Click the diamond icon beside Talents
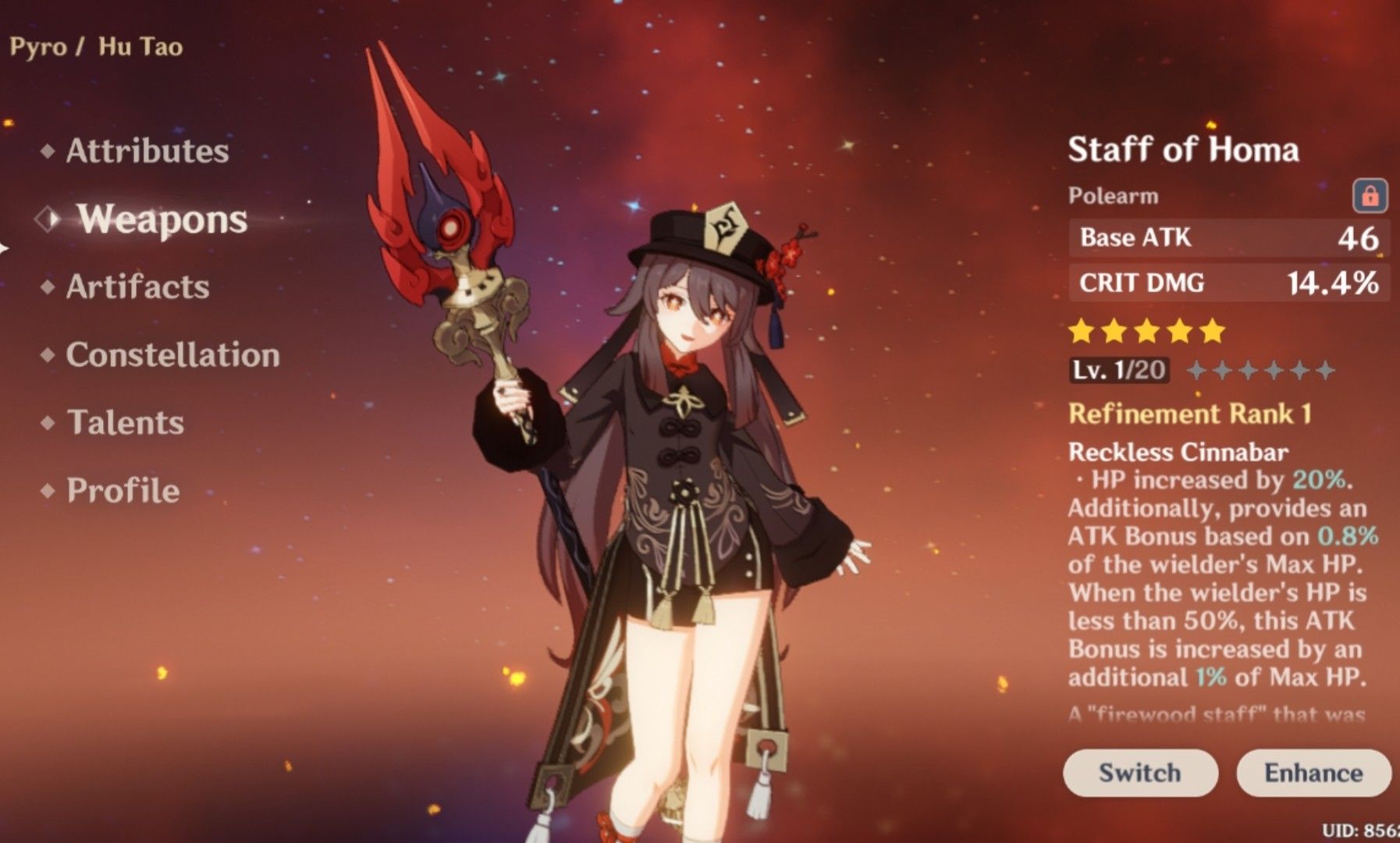Viewport: 1400px width, 843px height. (x=48, y=423)
